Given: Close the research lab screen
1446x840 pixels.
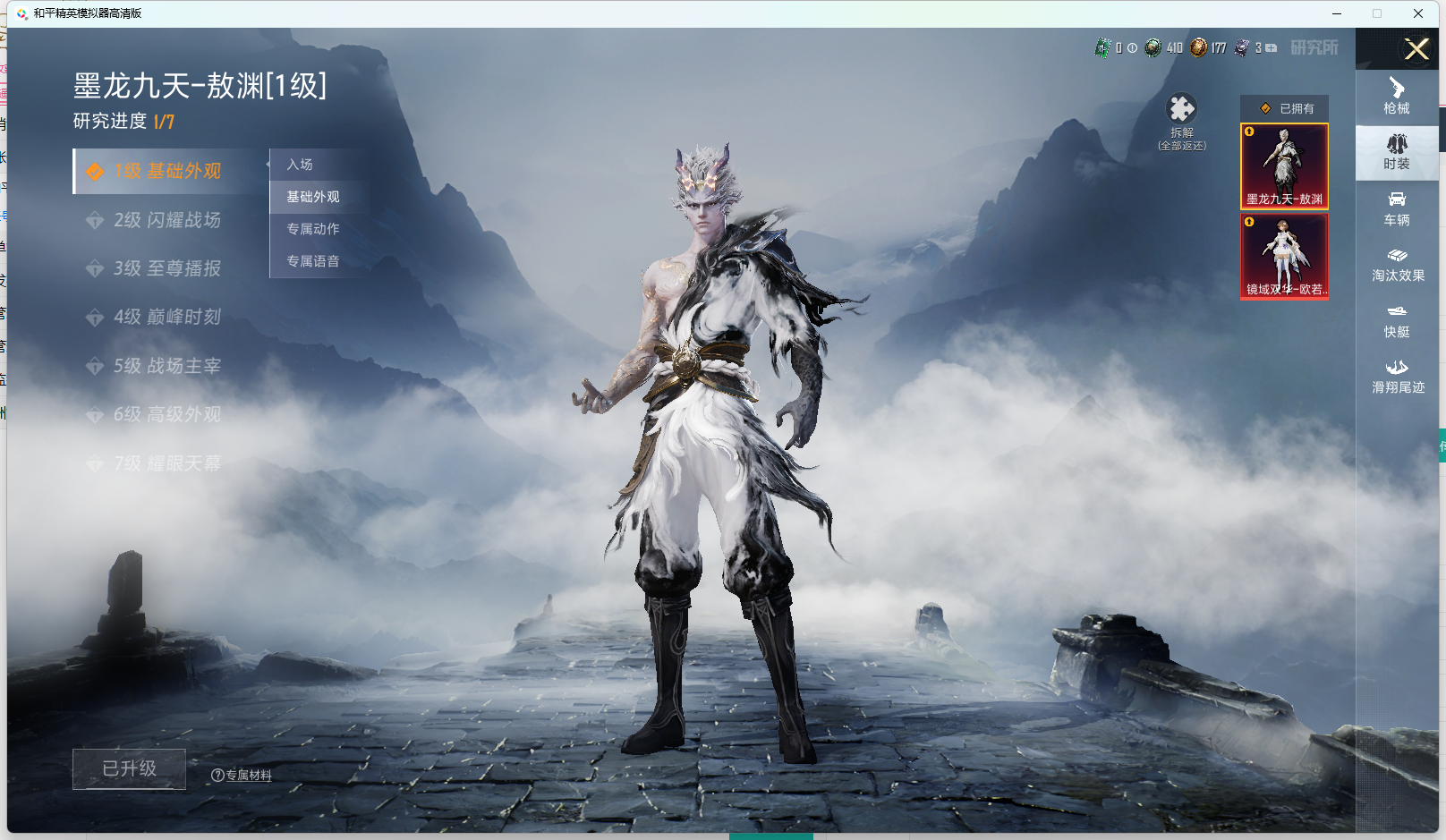Looking at the screenshot, I should click(x=1416, y=49).
